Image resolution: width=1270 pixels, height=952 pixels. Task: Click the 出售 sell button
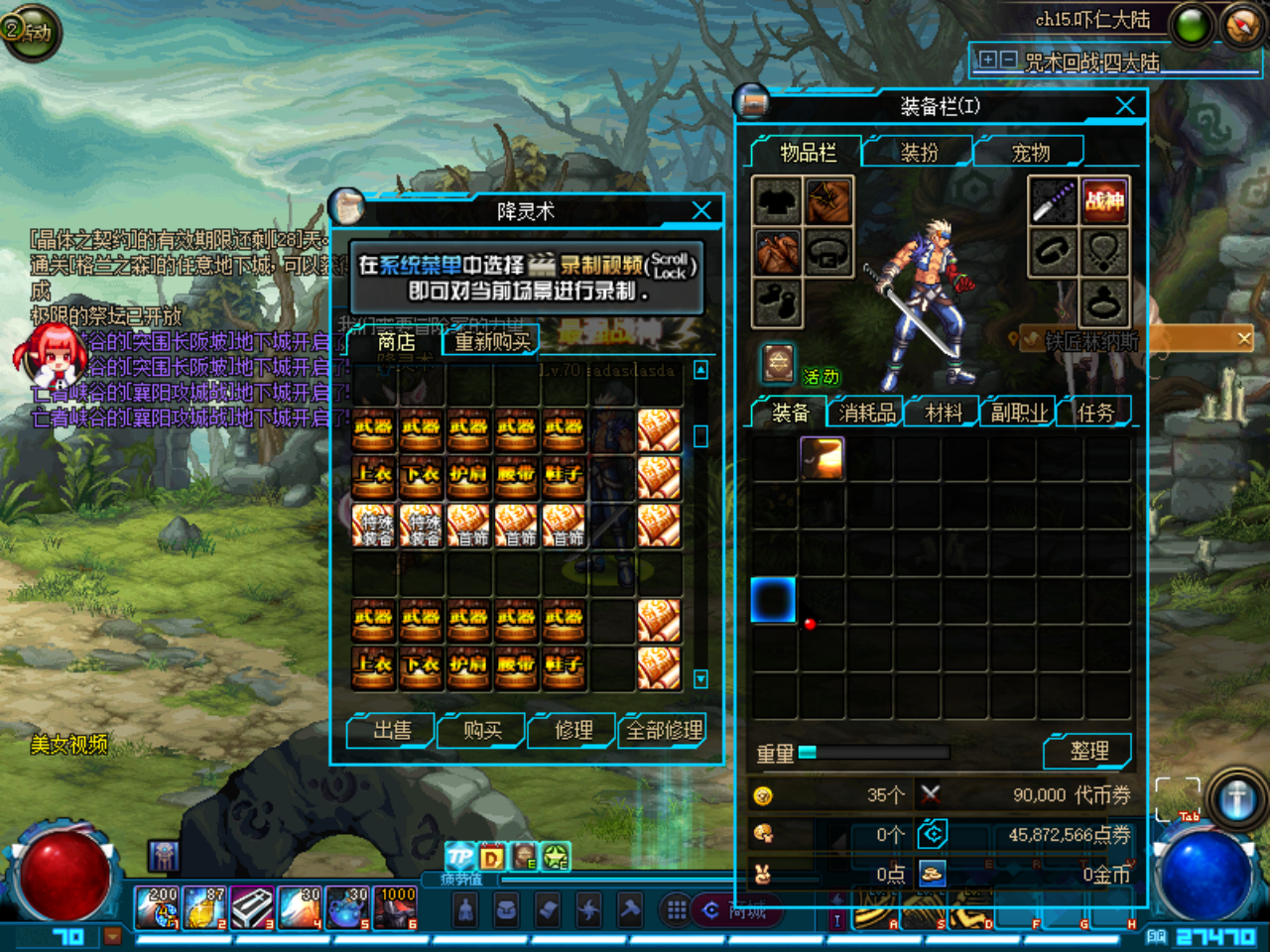pos(391,731)
